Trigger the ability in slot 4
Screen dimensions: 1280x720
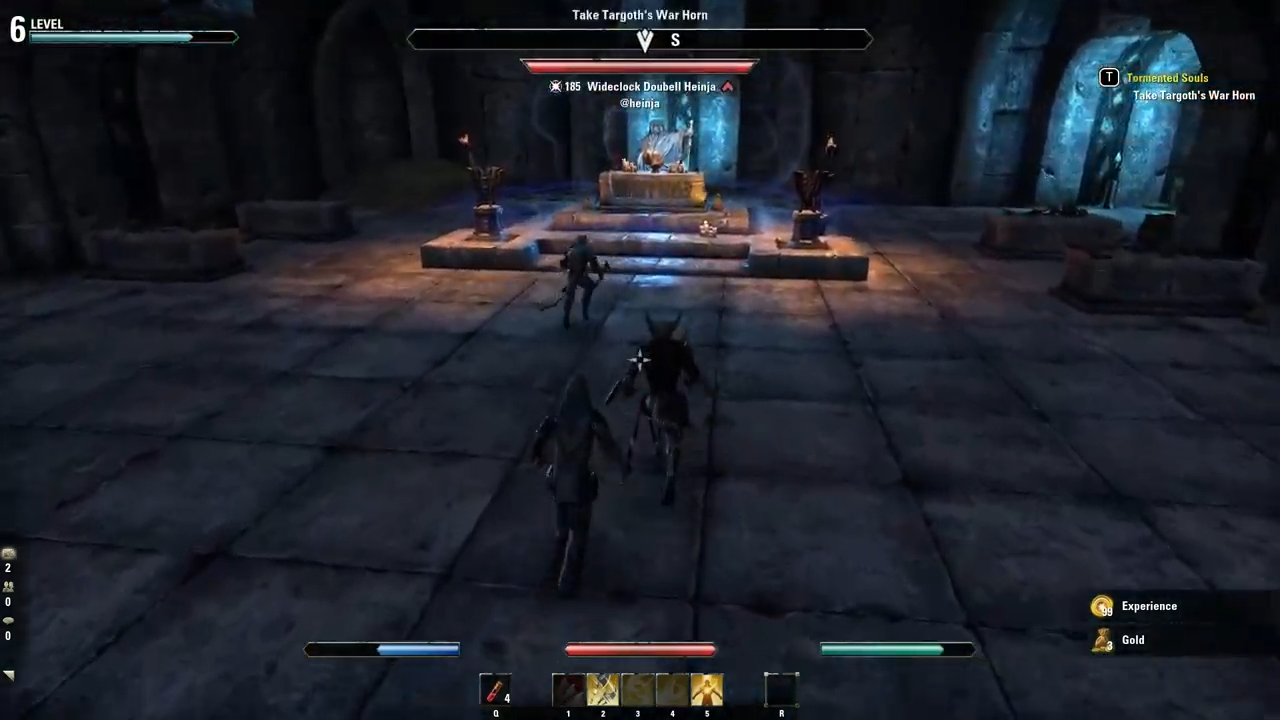(x=672, y=690)
